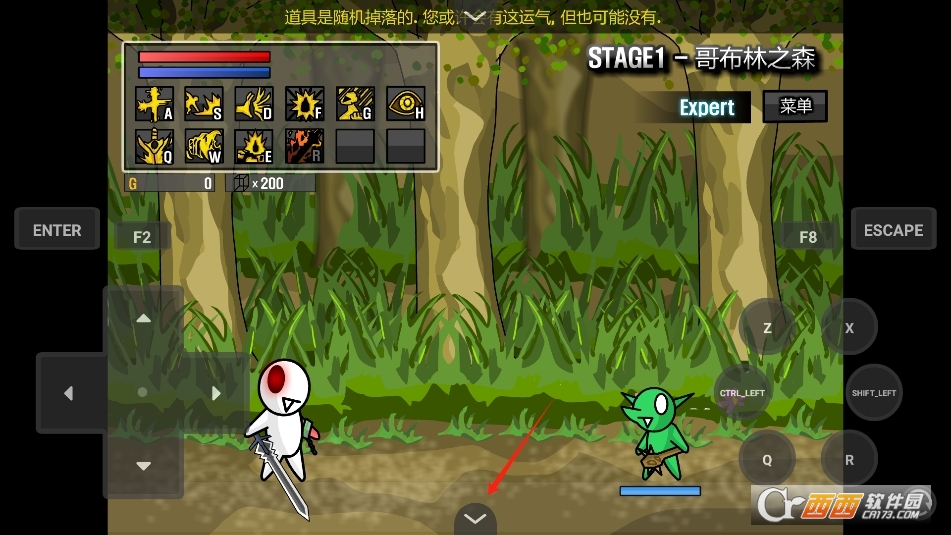
Task: Tap the ESCAPE overlay button
Action: [893, 230]
